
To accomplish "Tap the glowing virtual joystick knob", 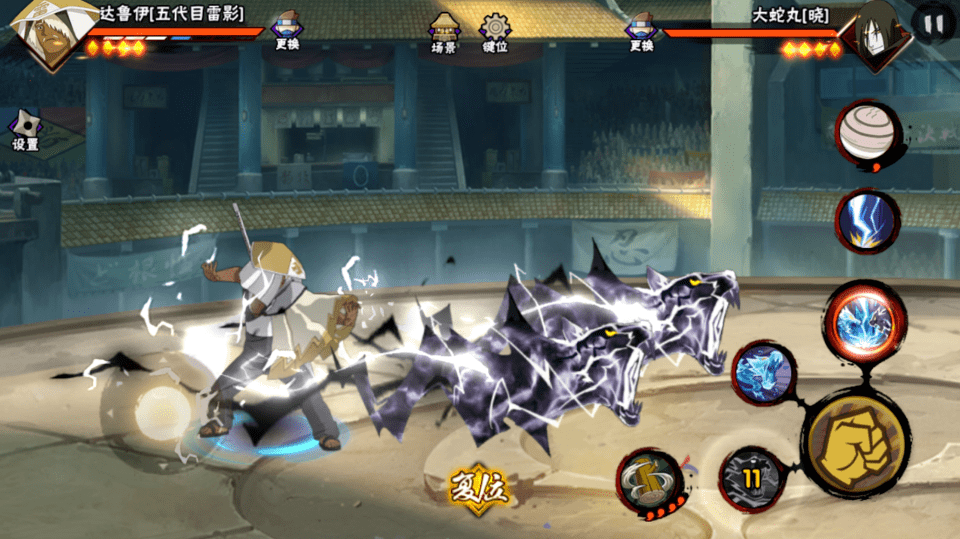I will point(162,408).
